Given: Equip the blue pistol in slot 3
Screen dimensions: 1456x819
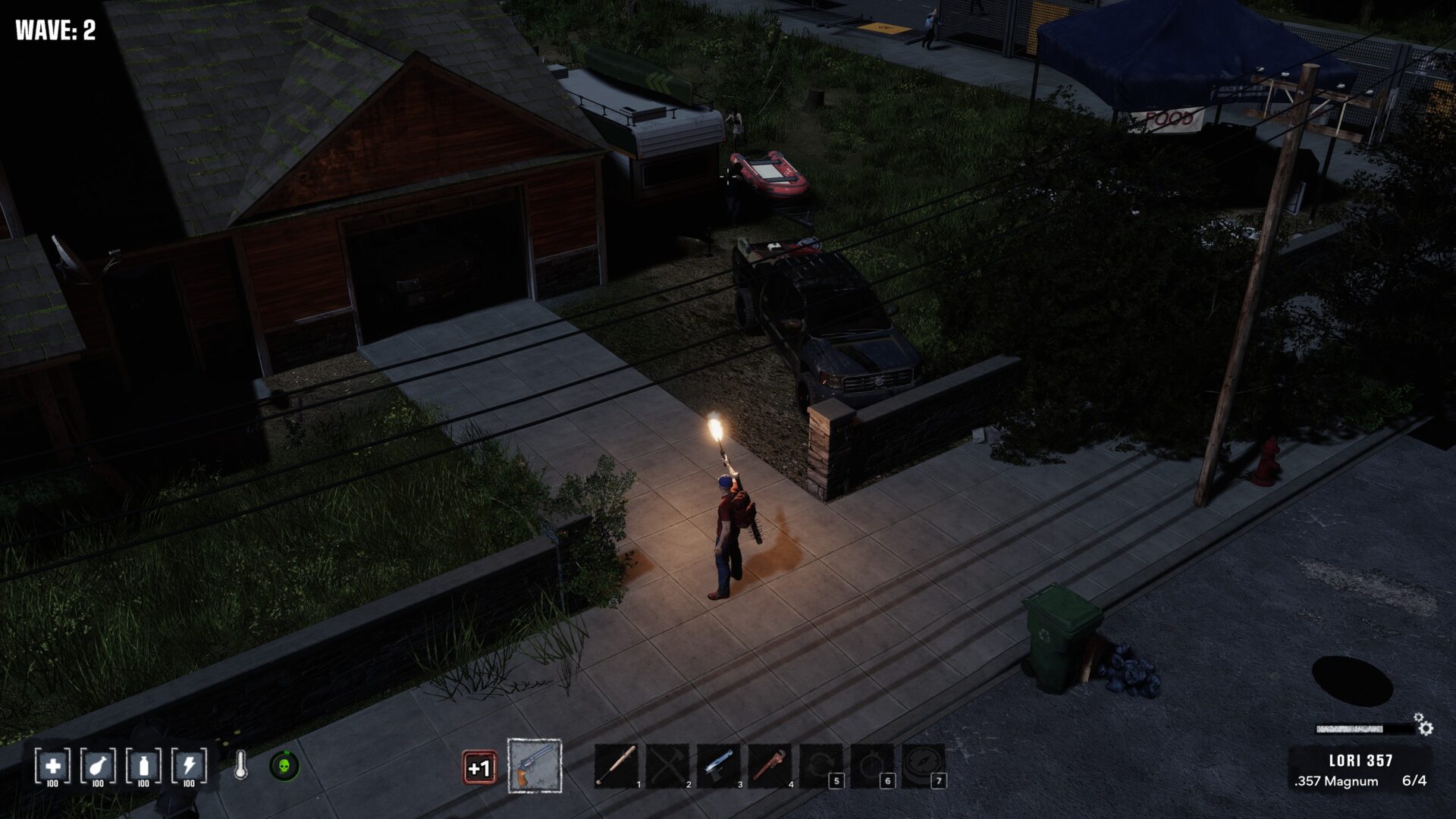Looking at the screenshot, I should click(x=719, y=766).
